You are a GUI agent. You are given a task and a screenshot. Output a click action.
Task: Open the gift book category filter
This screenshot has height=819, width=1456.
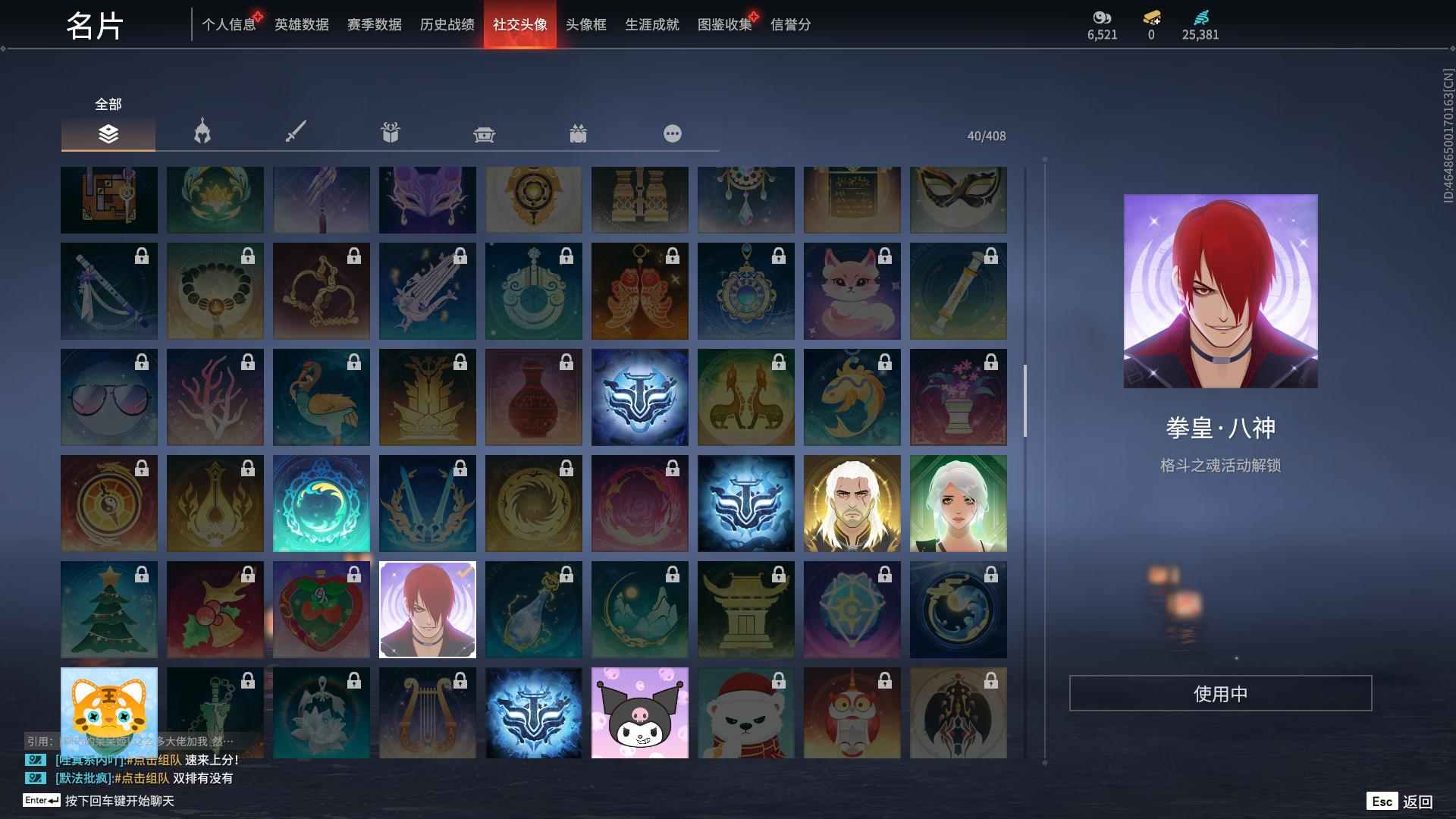click(389, 133)
